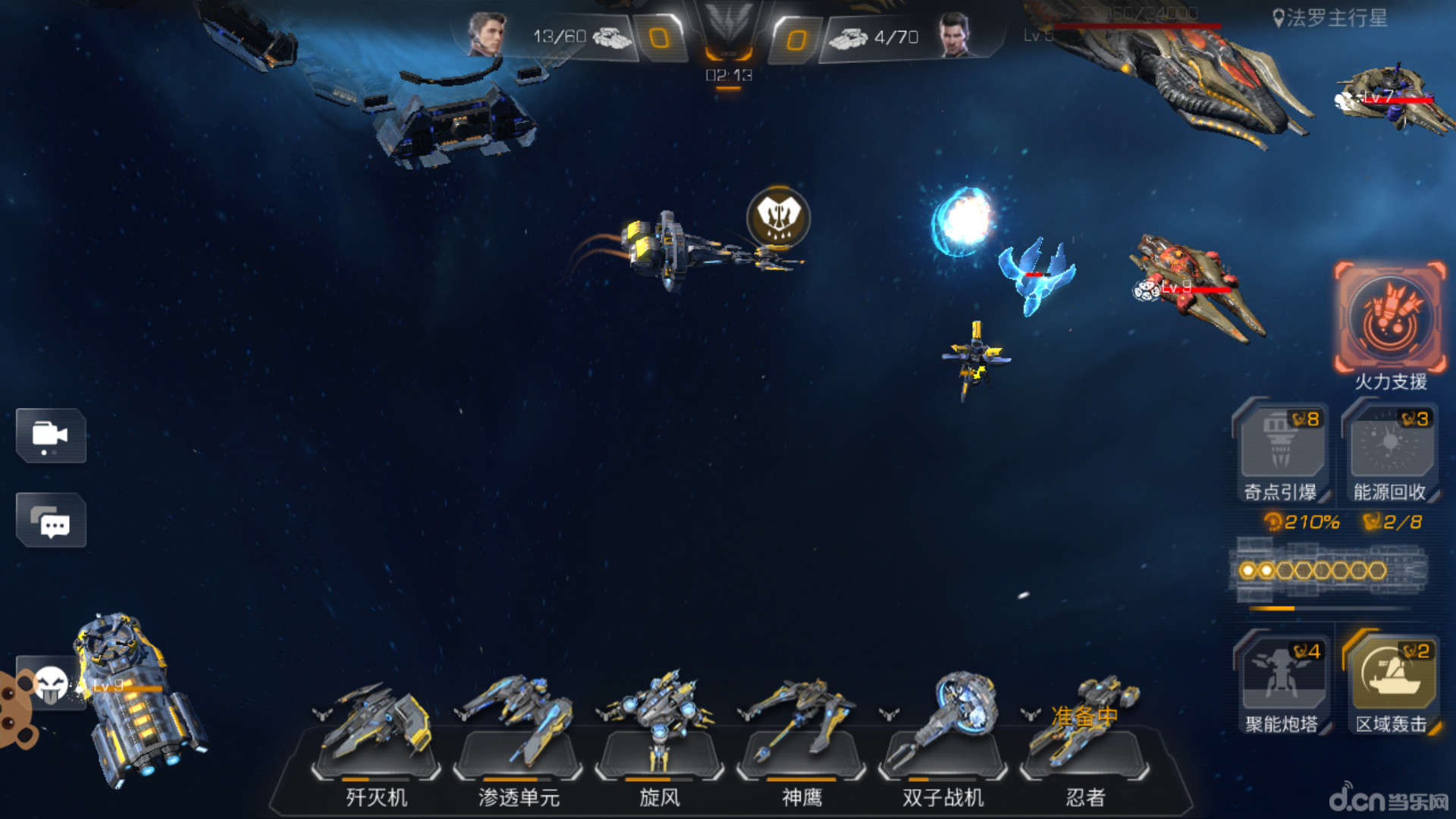Choose the 神鹰 fighter card
The width and height of the screenshot is (1456, 819).
(801, 739)
